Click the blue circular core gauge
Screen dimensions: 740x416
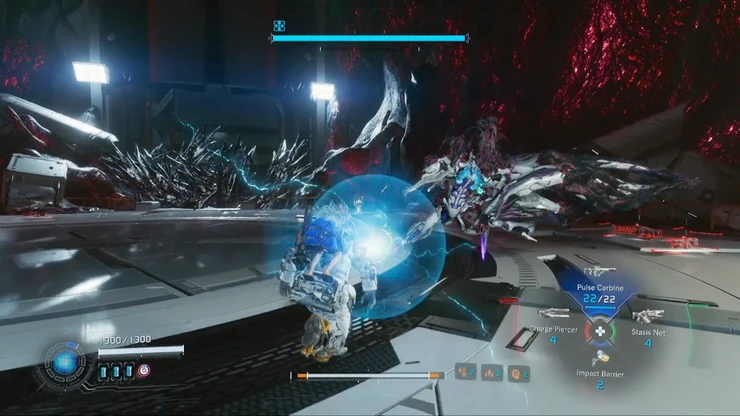pyautogui.click(x=66, y=363)
